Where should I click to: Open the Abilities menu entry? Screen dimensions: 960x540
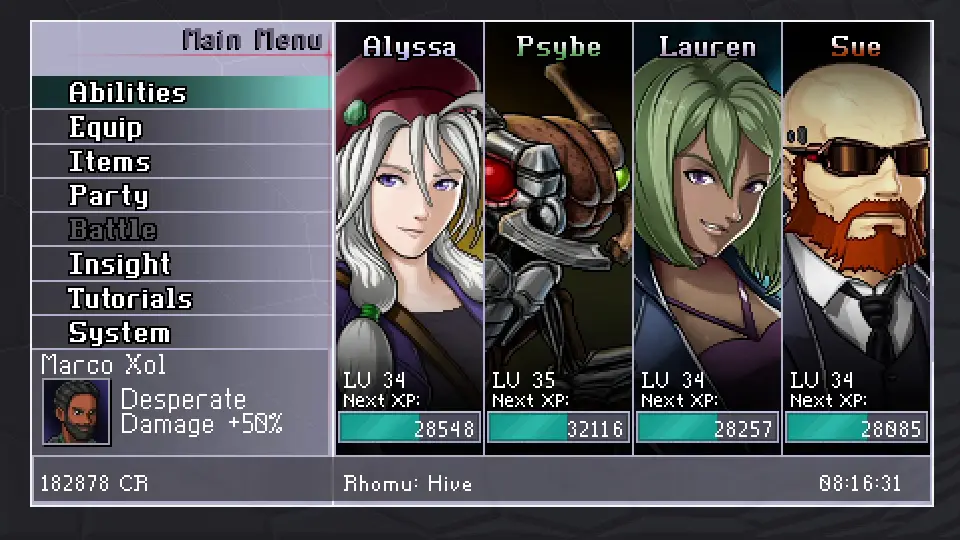128,93
